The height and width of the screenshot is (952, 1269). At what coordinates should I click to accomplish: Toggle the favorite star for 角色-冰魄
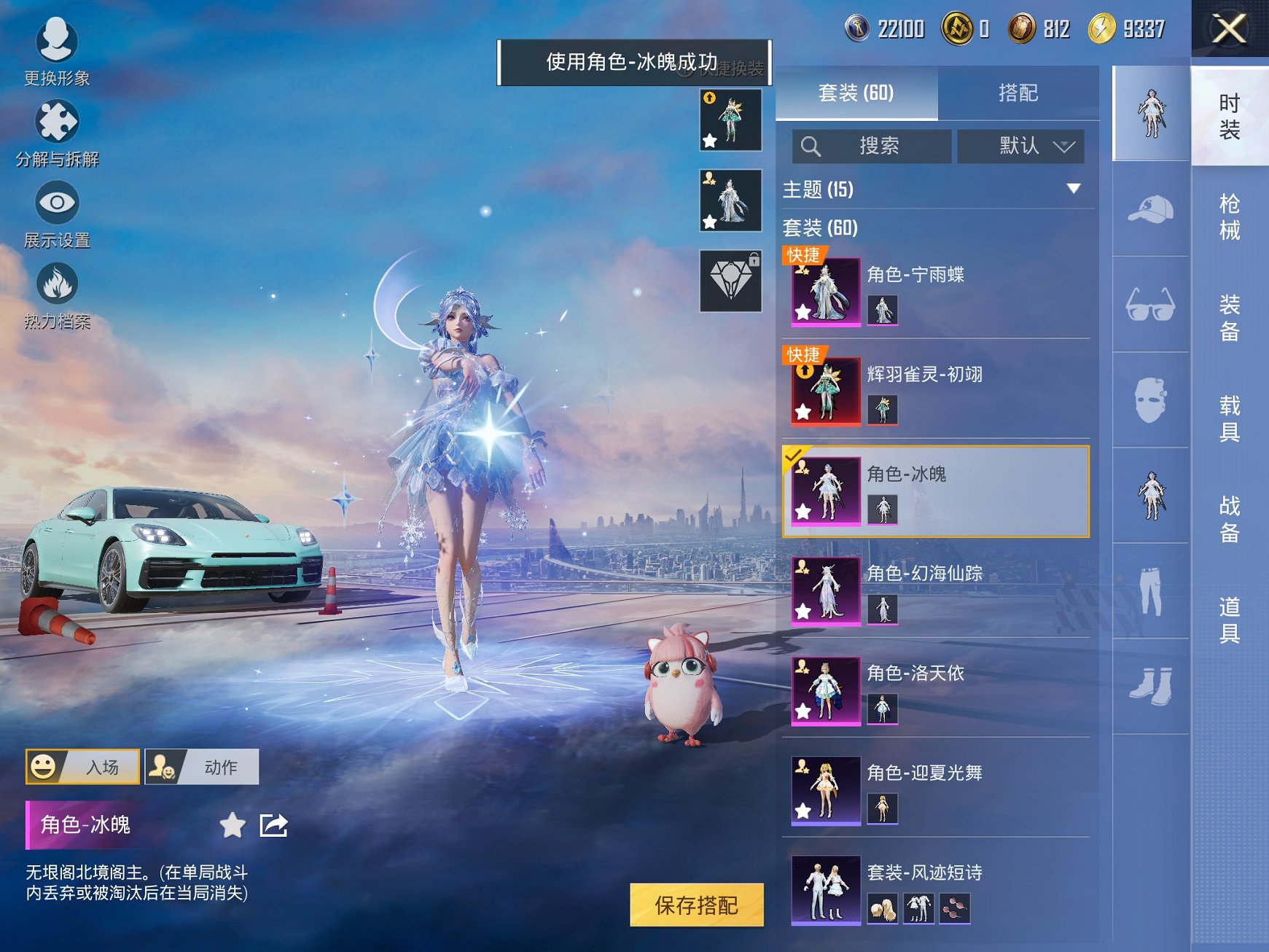click(x=232, y=827)
